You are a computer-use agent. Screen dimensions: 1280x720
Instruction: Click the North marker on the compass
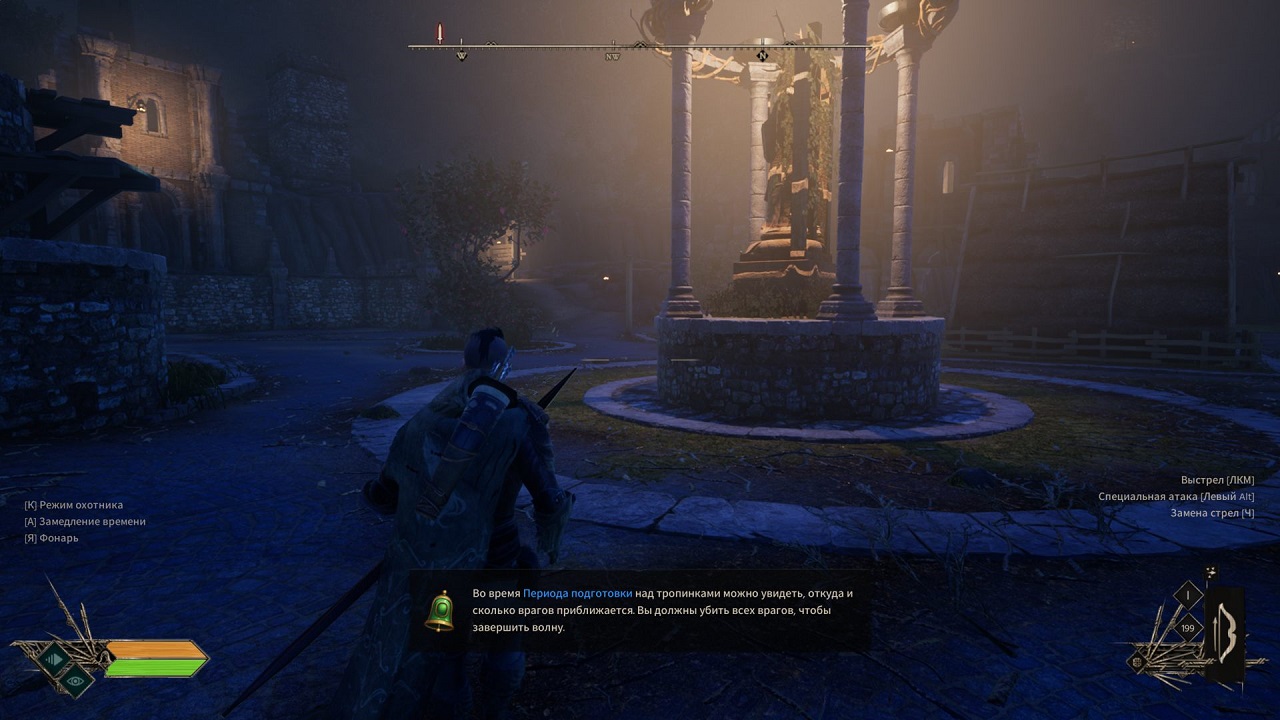point(762,55)
